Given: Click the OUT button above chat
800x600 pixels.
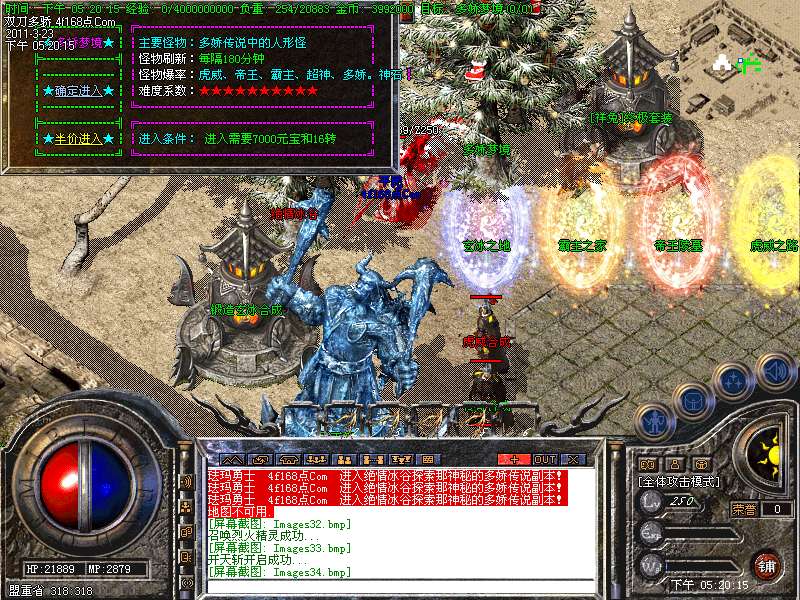Looking at the screenshot, I should point(544,459).
